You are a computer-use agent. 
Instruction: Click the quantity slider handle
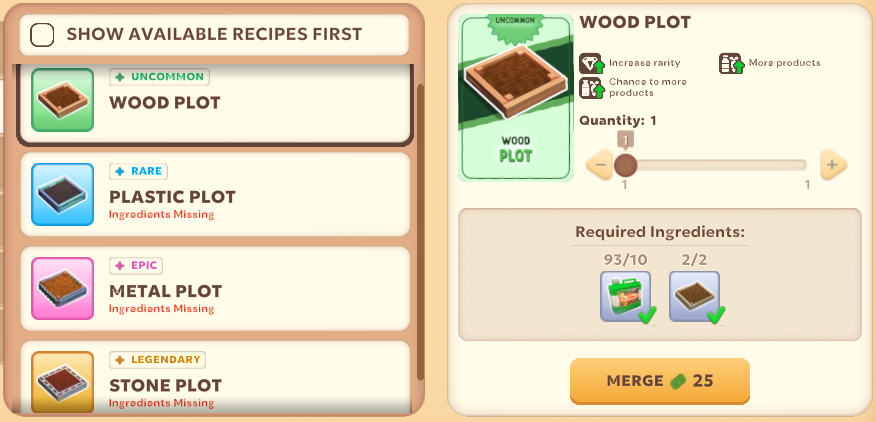(626, 165)
